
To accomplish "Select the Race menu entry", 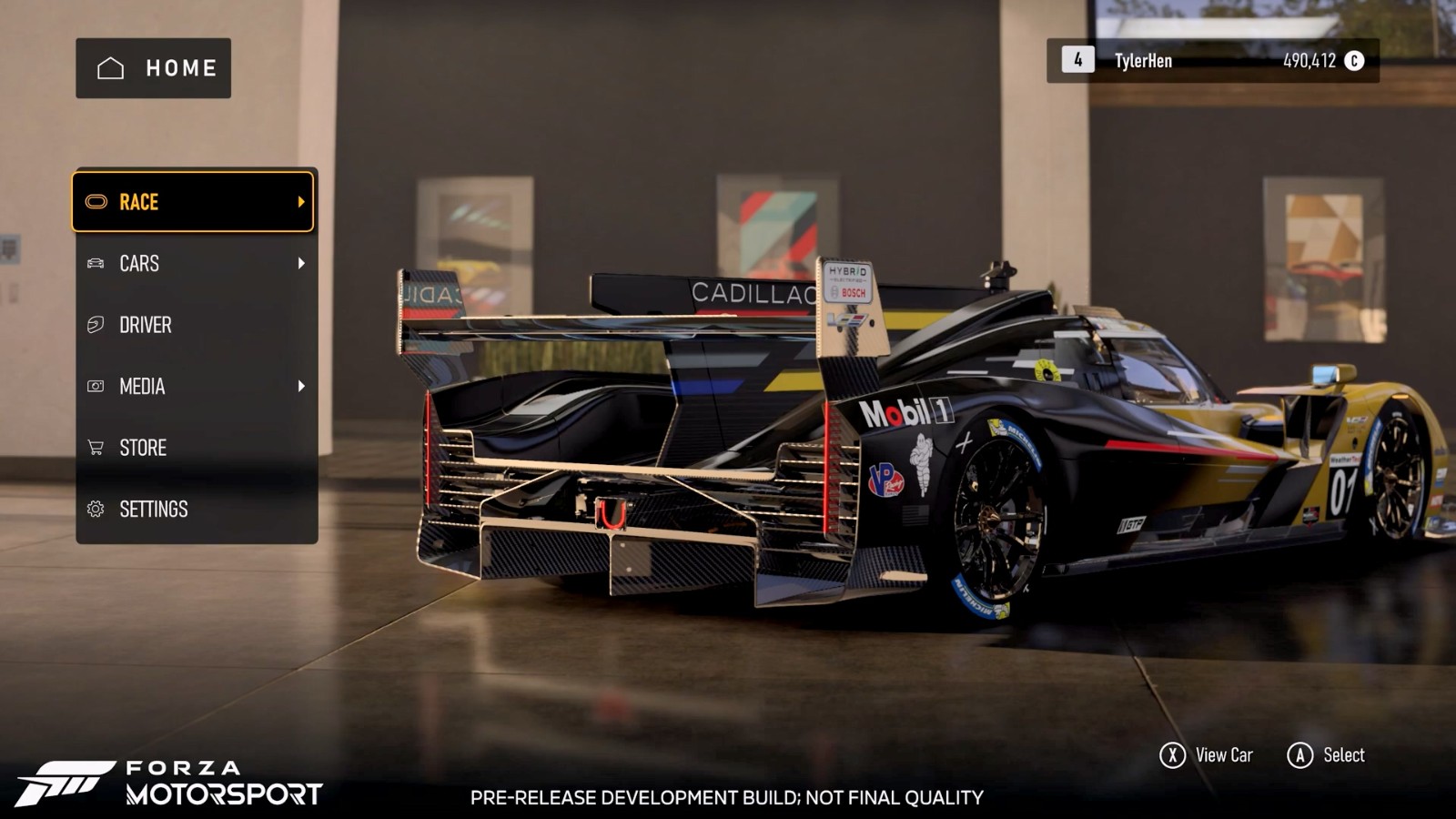I will 193,202.
